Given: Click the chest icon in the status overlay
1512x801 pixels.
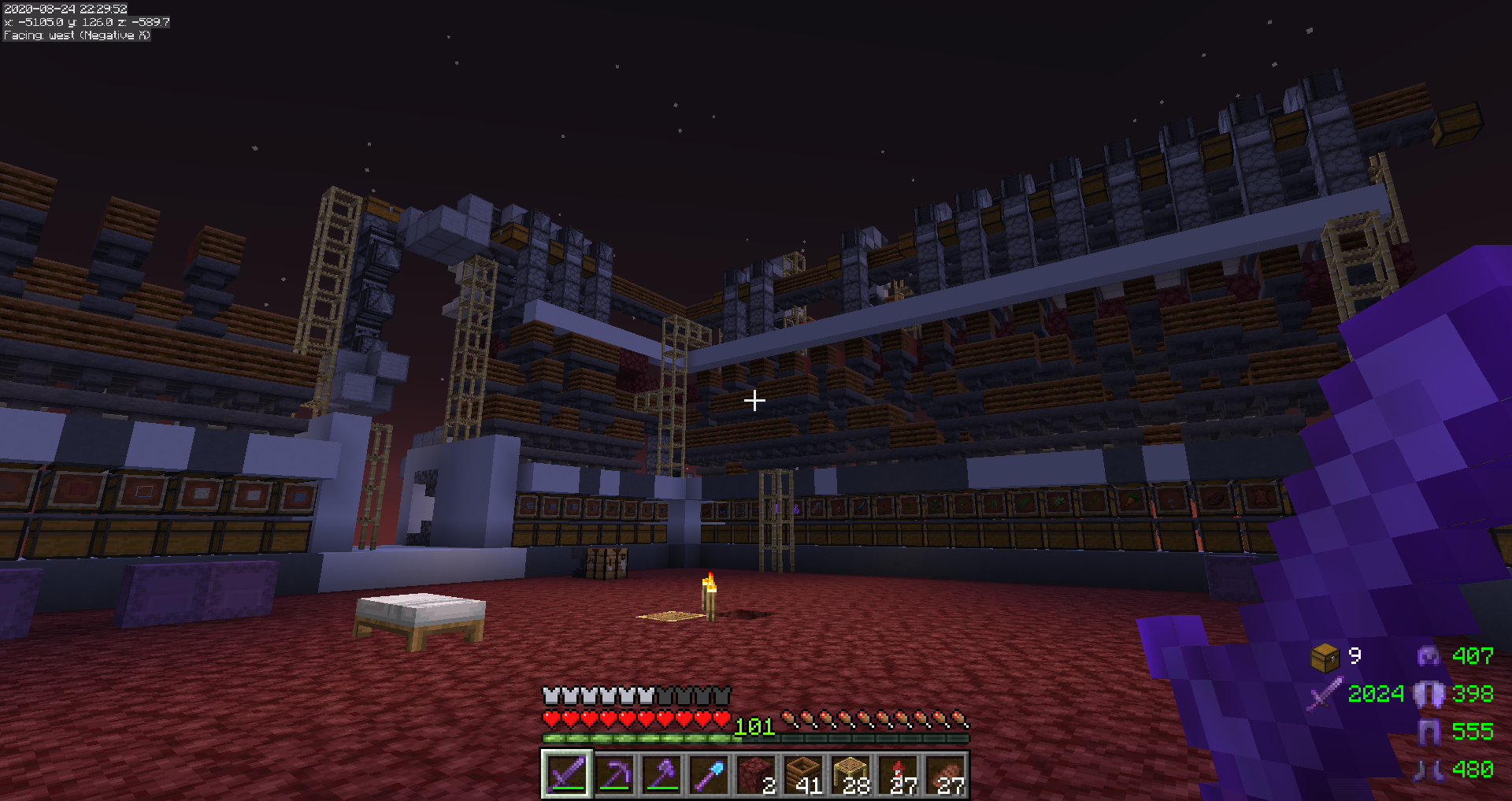Looking at the screenshot, I should coord(1325,657).
